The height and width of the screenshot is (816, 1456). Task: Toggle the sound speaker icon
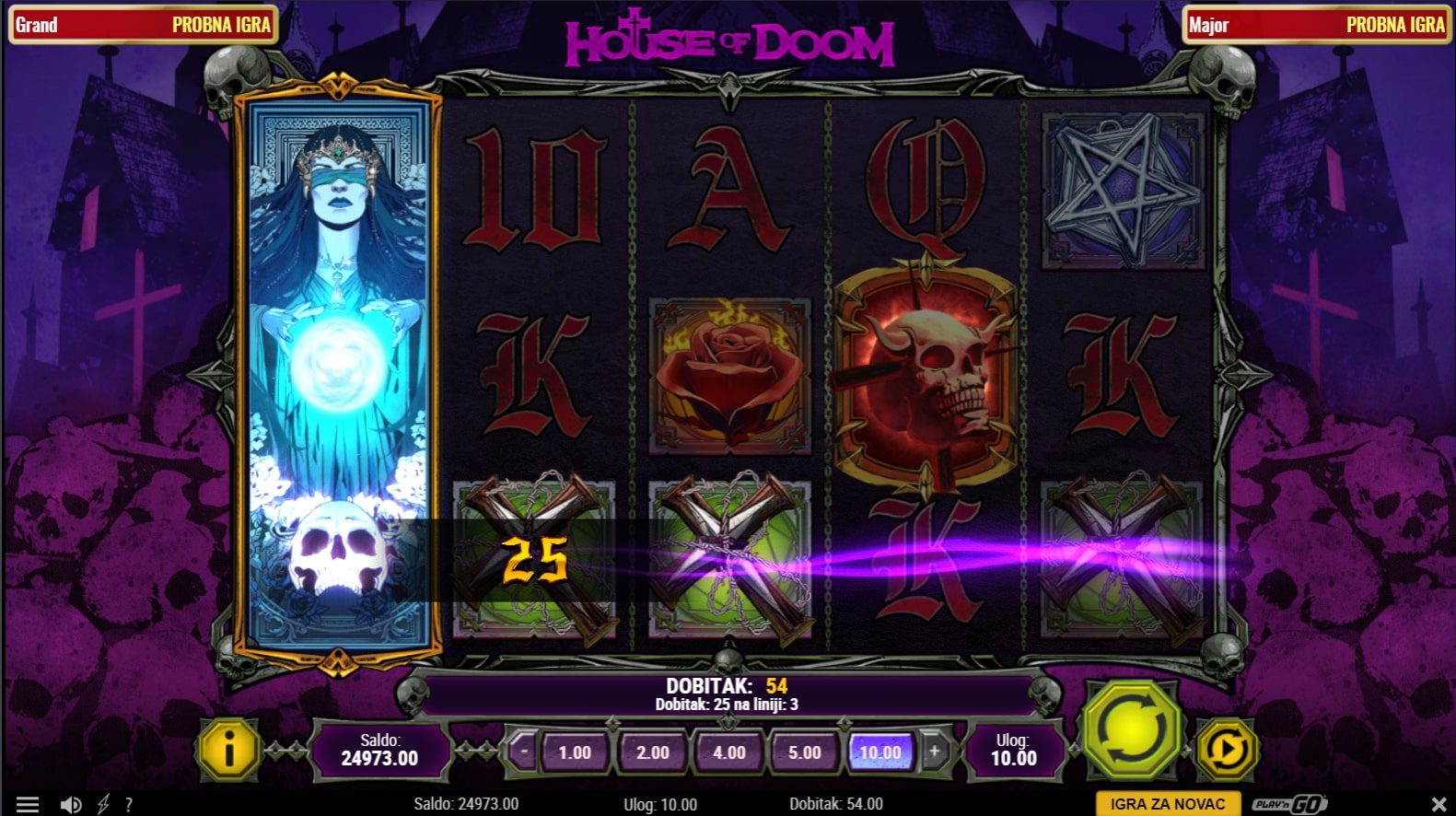[x=70, y=804]
